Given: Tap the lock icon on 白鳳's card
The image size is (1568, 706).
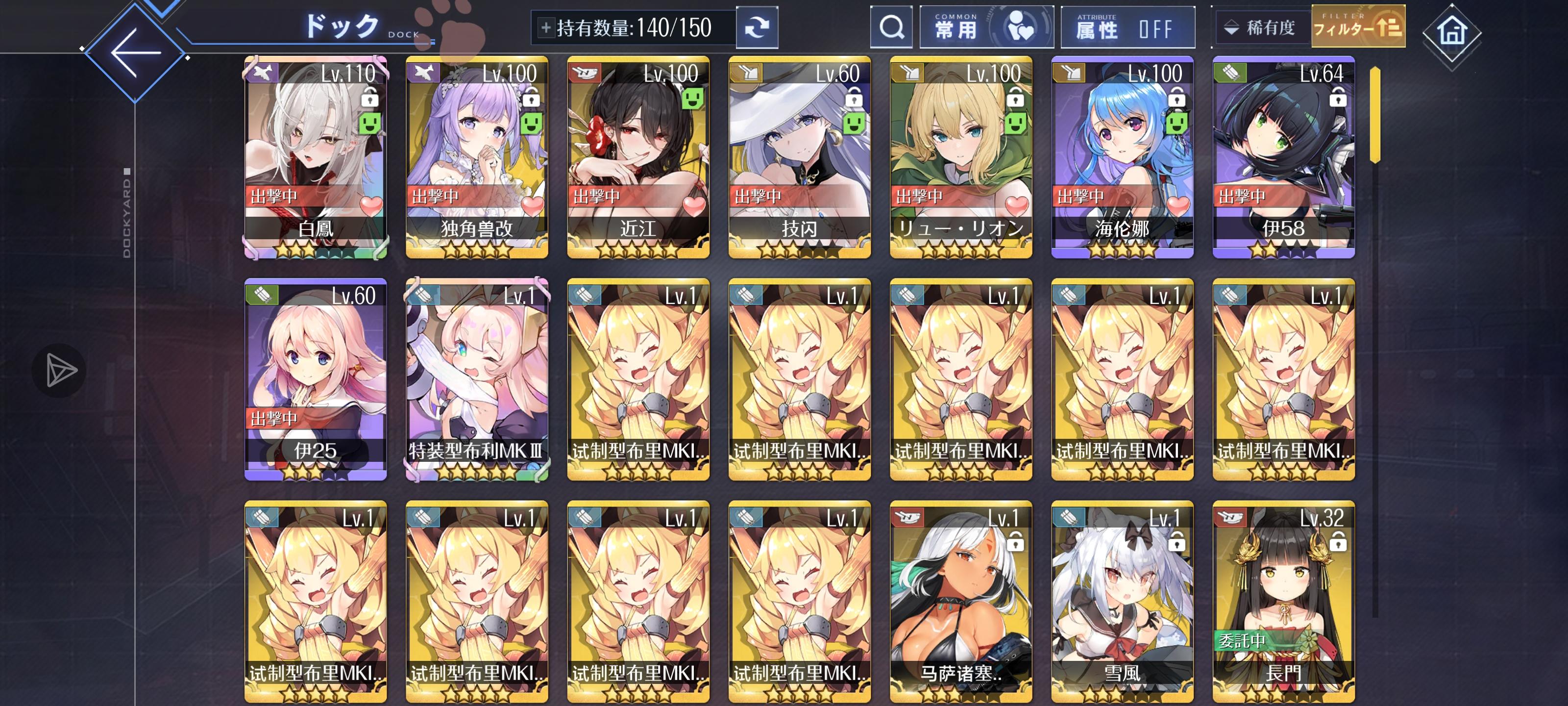Looking at the screenshot, I should click(x=370, y=98).
